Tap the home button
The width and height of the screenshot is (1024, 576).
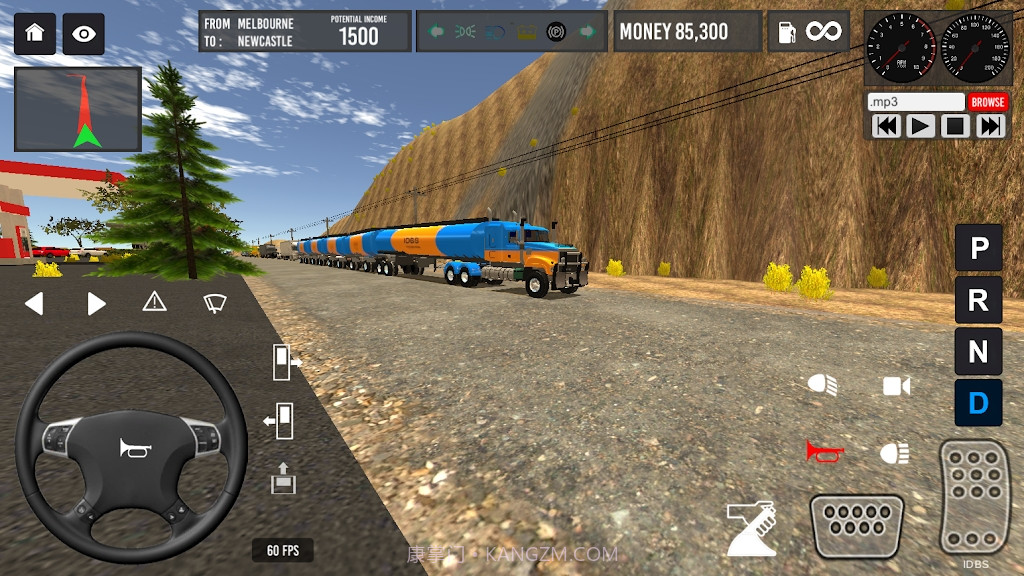pyautogui.click(x=34, y=33)
